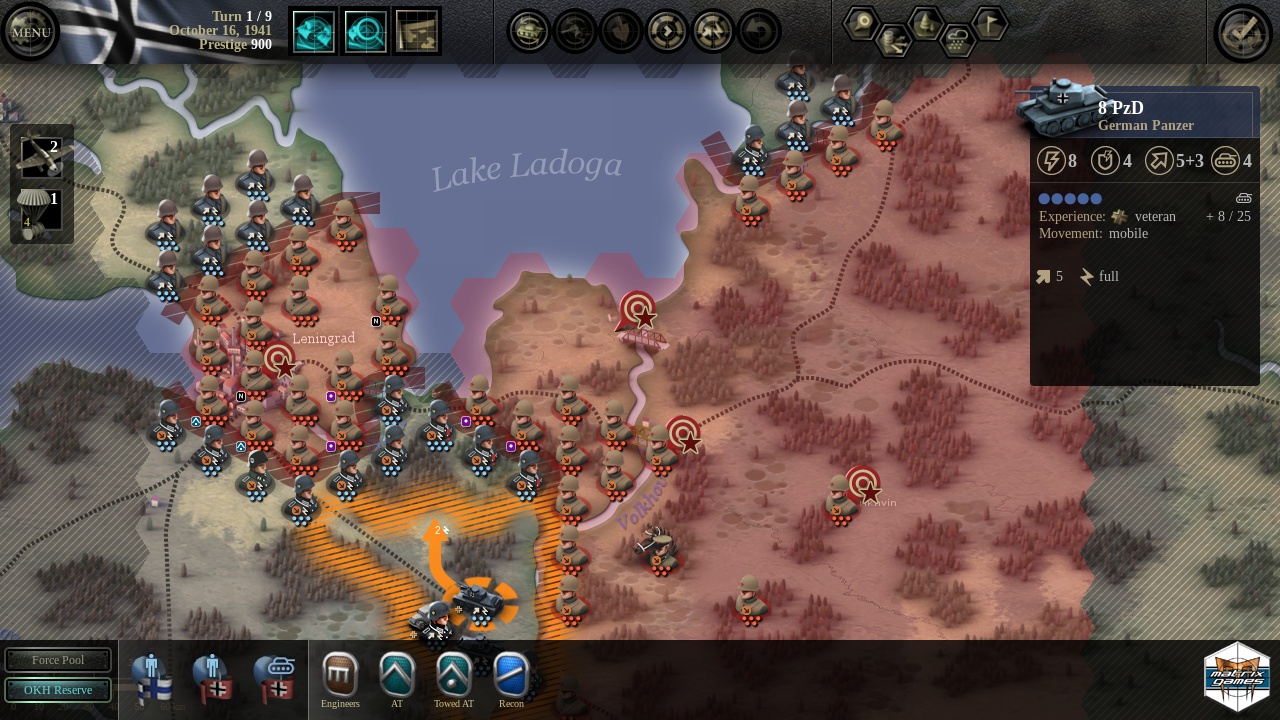Open the air strike aircraft card
This screenshot has height=720, width=1280.
pos(41,157)
